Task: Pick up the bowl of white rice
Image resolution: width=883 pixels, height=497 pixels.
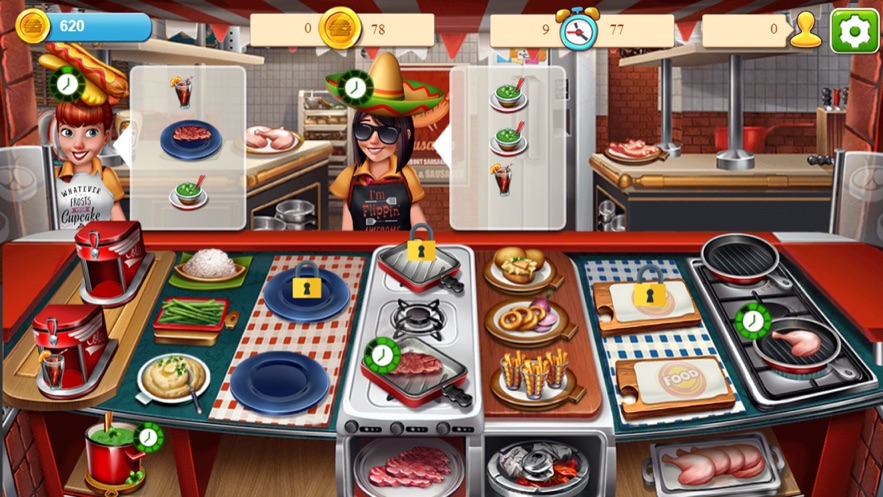Action: 210,264
